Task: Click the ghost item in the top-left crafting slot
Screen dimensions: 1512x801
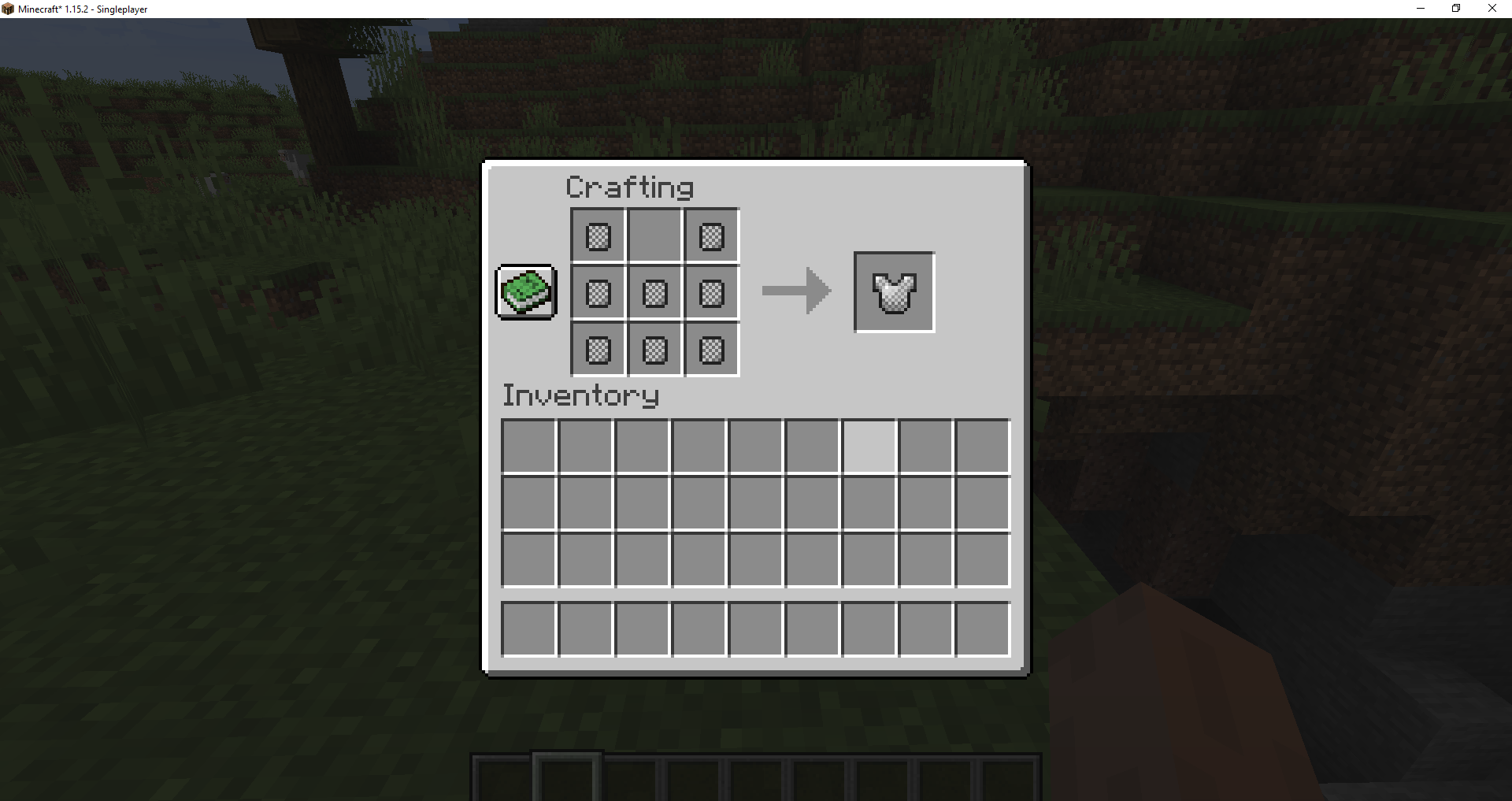Action: tap(596, 235)
